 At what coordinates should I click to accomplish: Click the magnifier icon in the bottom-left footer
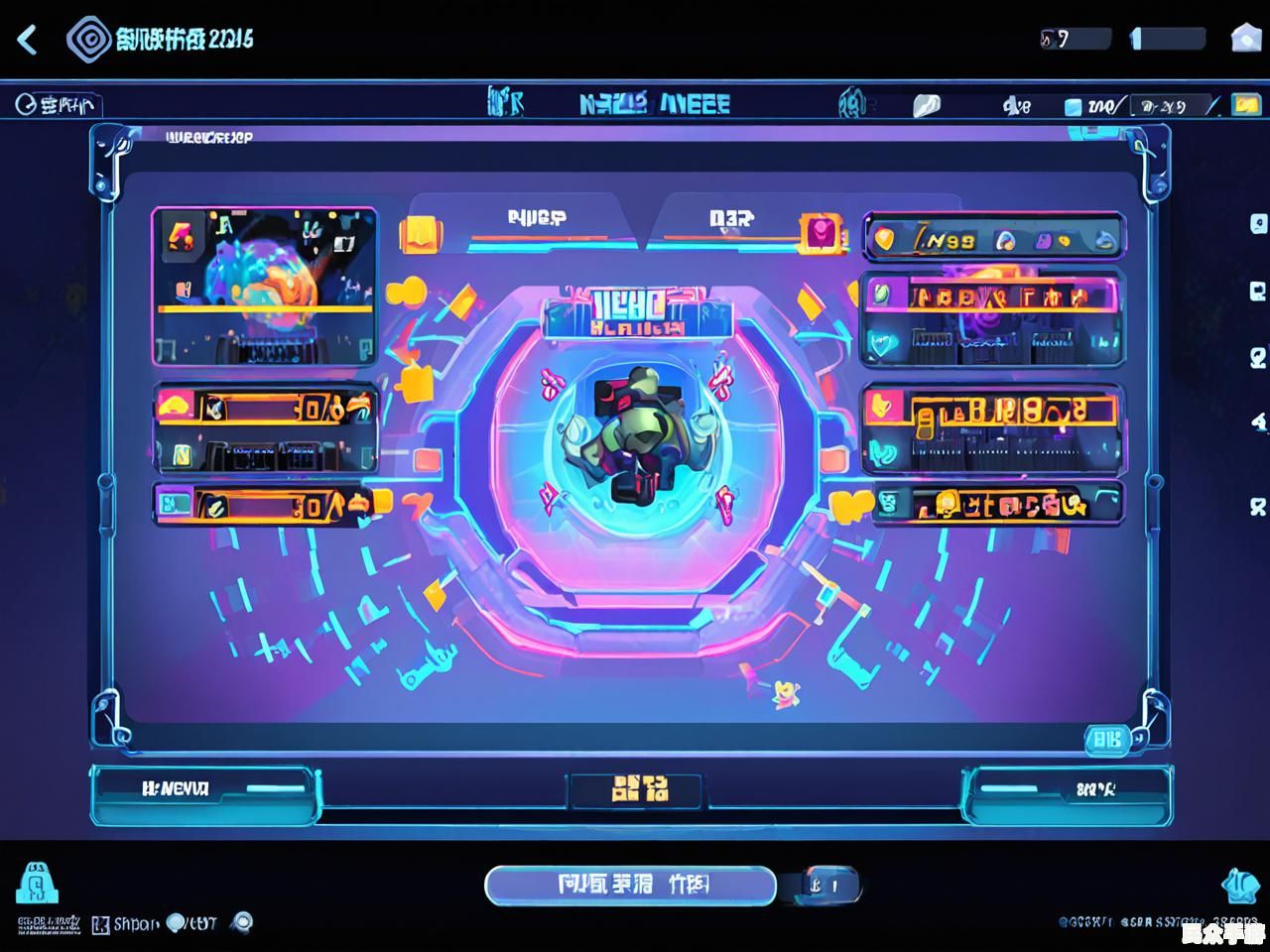(x=241, y=922)
